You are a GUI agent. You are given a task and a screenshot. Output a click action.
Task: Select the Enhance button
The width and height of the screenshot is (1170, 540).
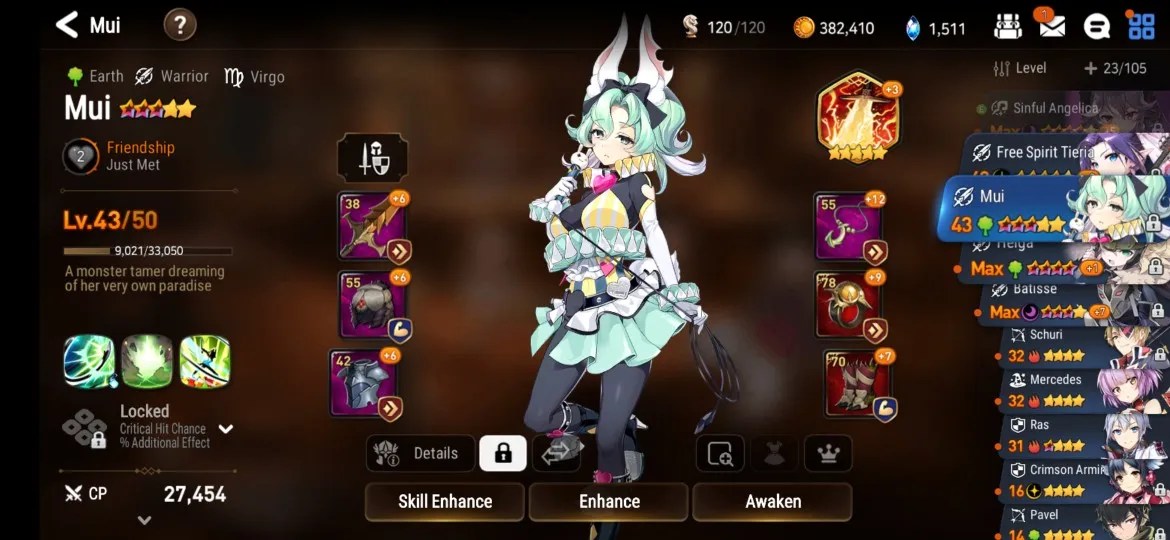pyautogui.click(x=608, y=501)
